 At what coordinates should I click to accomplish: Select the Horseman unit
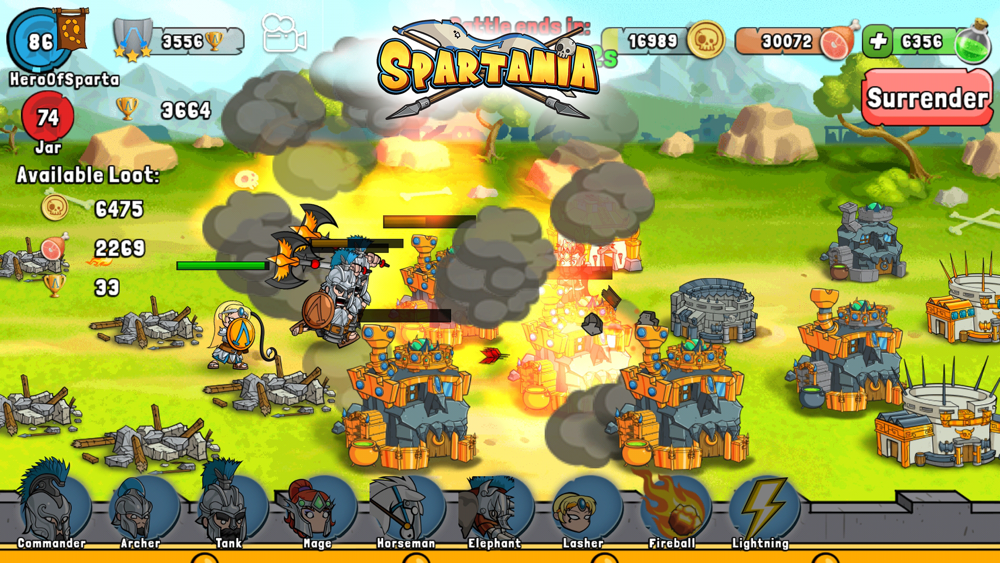pos(405,507)
